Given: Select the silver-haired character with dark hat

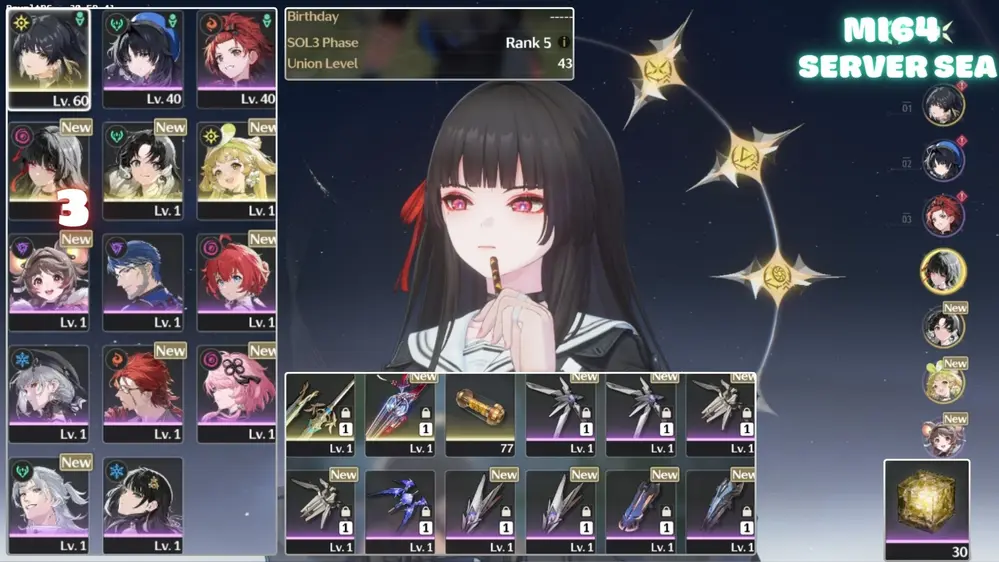Looking at the screenshot, I should (x=48, y=393).
